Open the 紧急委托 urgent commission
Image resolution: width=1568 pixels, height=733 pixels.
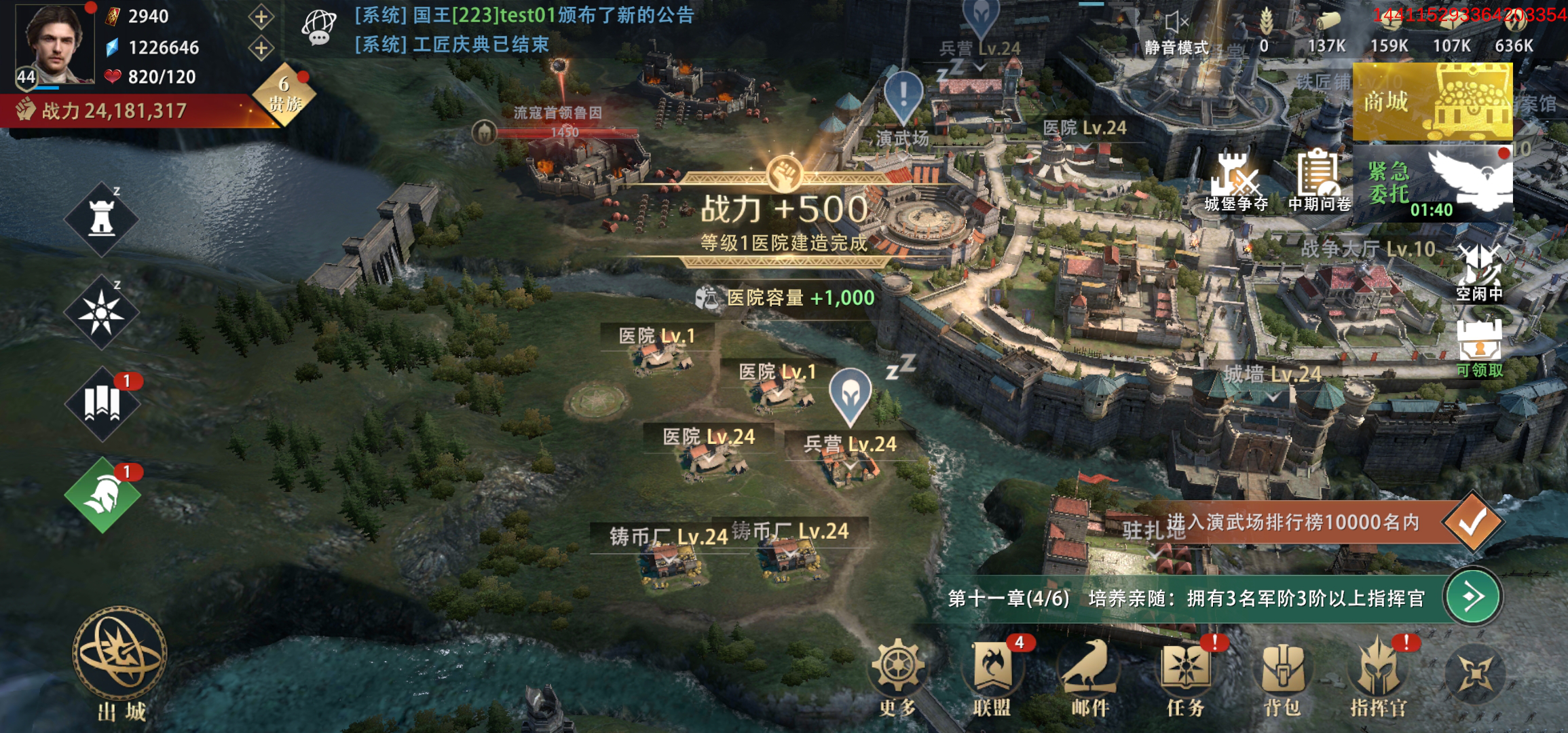pyautogui.click(x=1432, y=183)
